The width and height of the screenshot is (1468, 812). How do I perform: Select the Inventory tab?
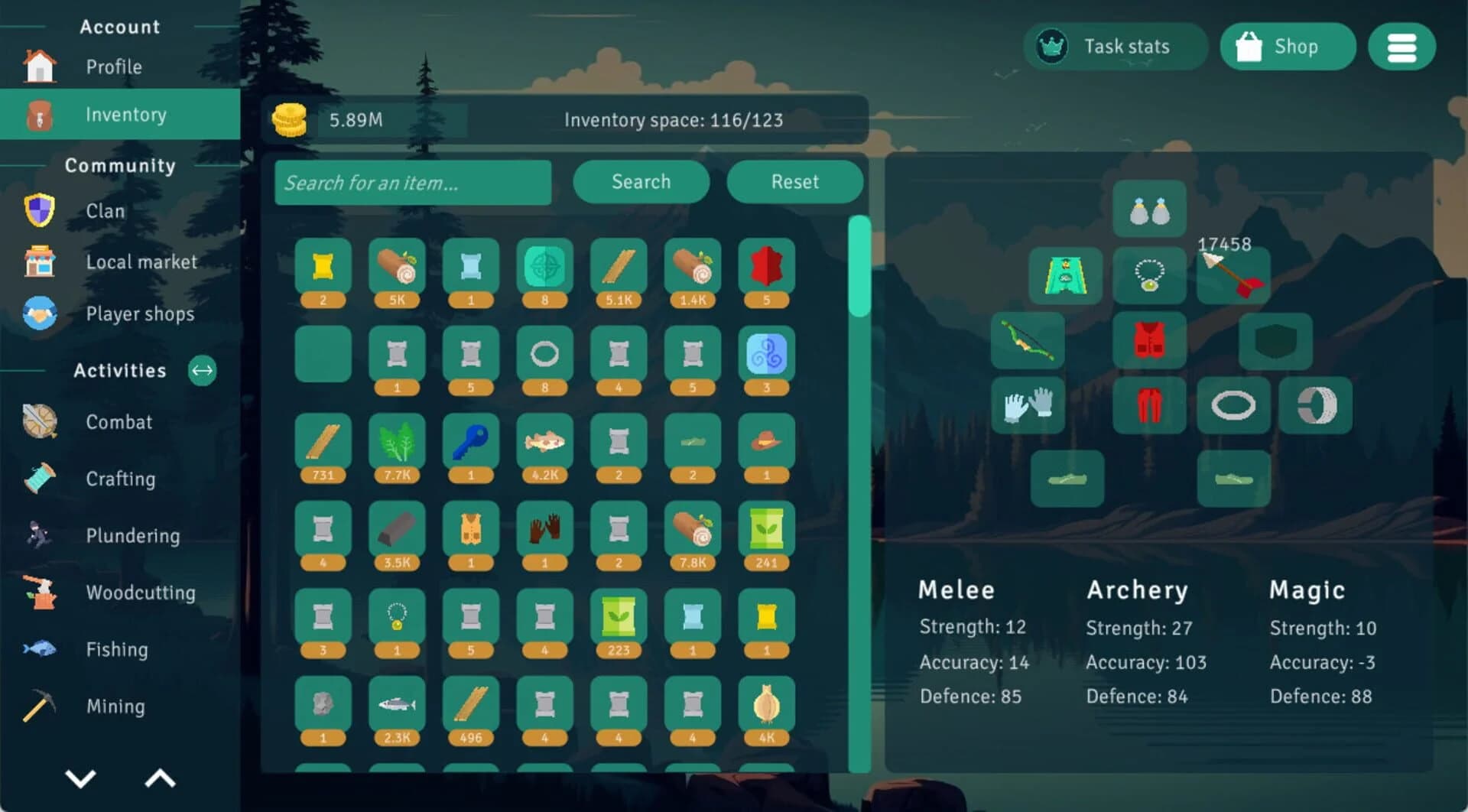click(x=126, y=114)
